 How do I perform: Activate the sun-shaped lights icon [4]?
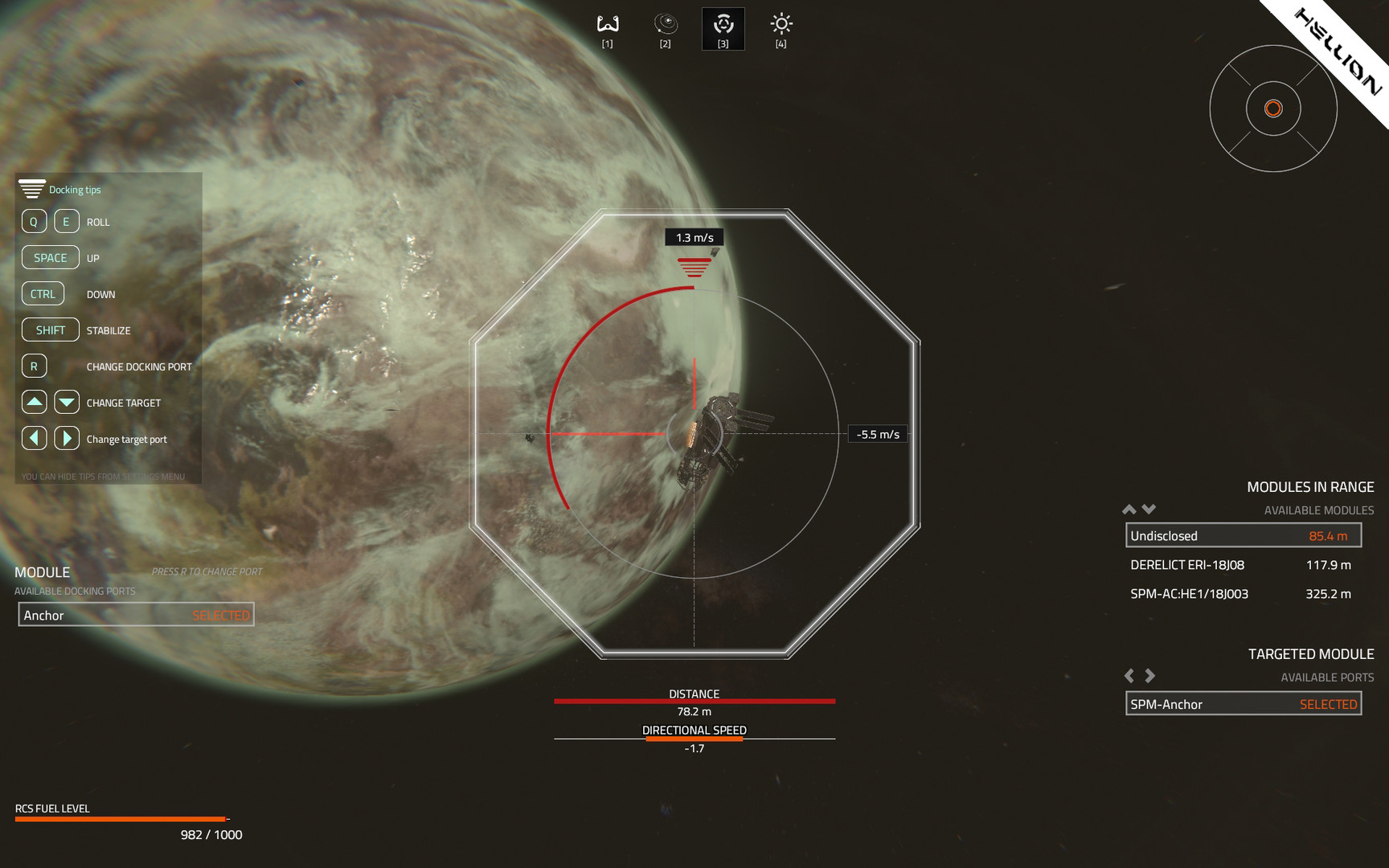781,28
